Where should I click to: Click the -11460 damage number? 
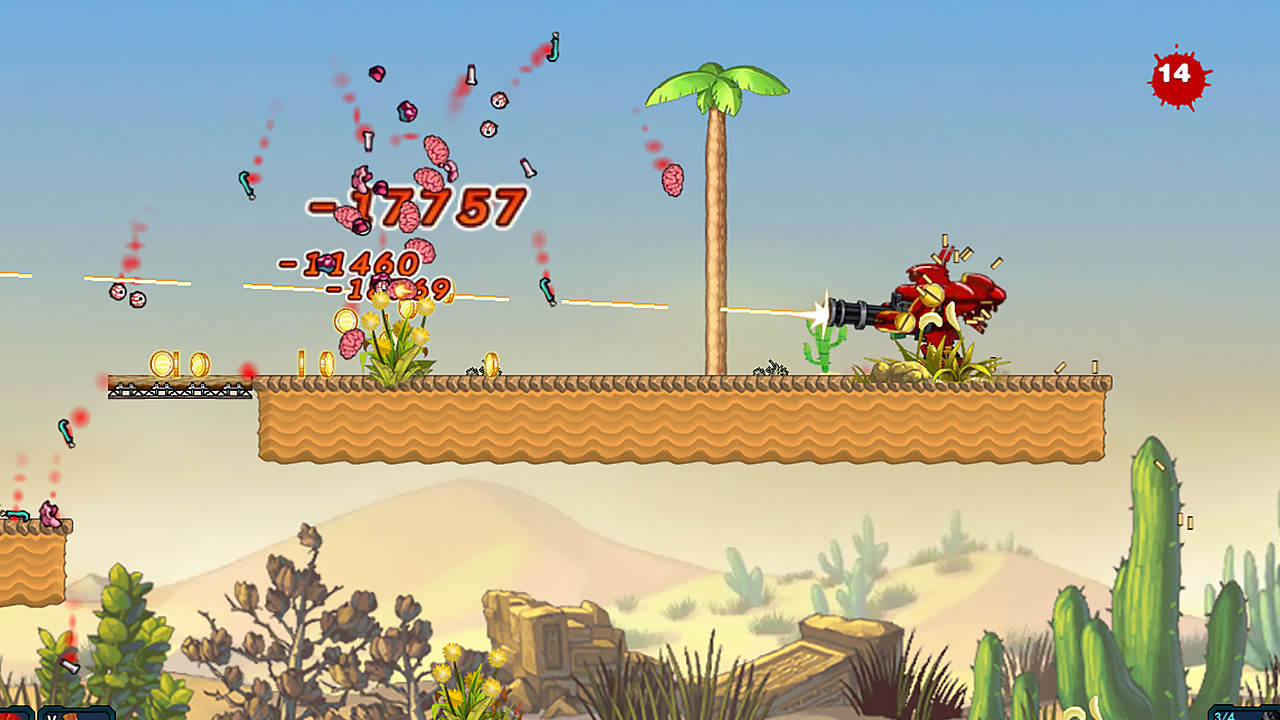coord(352,262)
